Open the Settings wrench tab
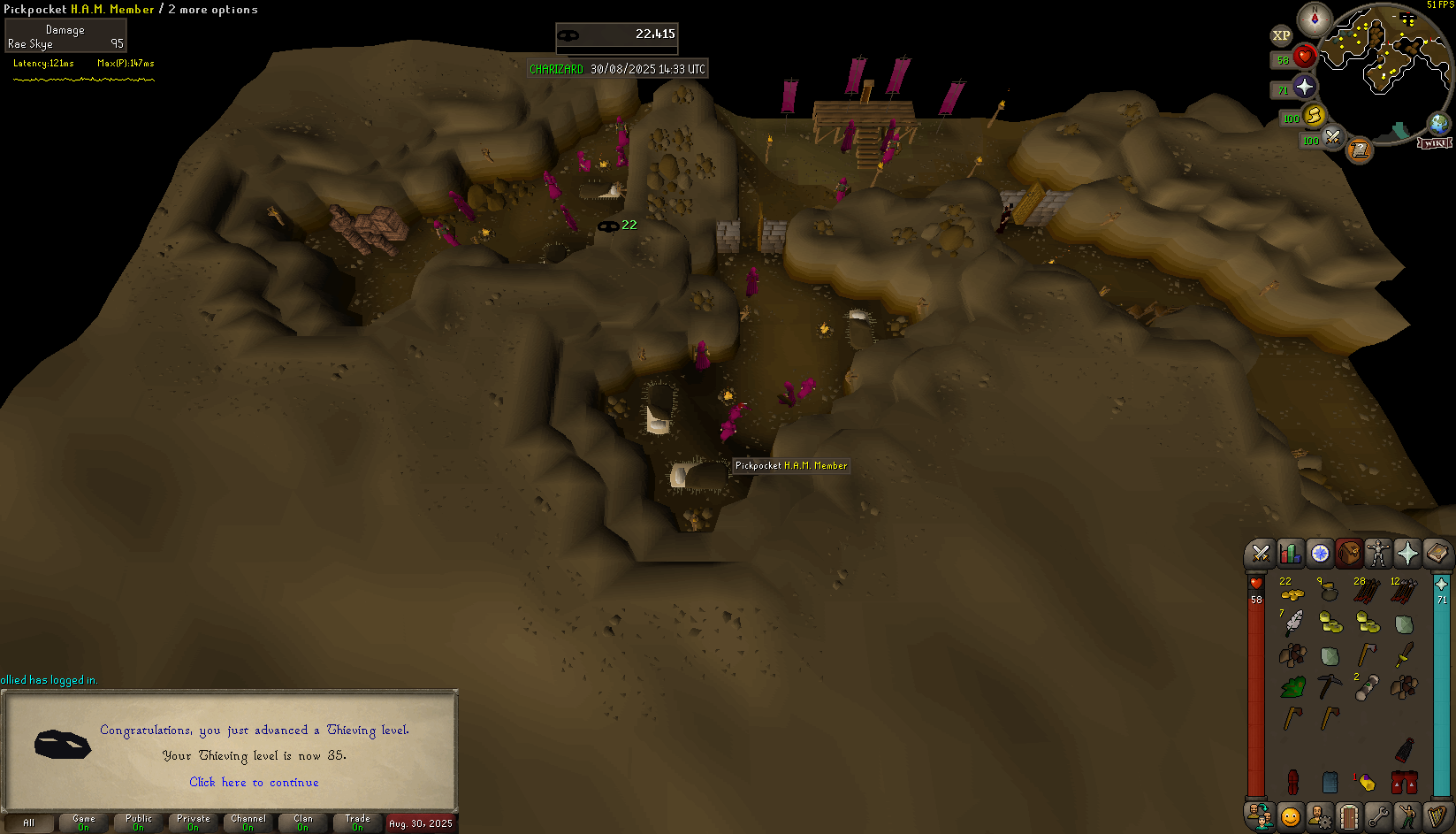Image resolution: width=1456 pixels, height=834 pixels. (1378, 815)
